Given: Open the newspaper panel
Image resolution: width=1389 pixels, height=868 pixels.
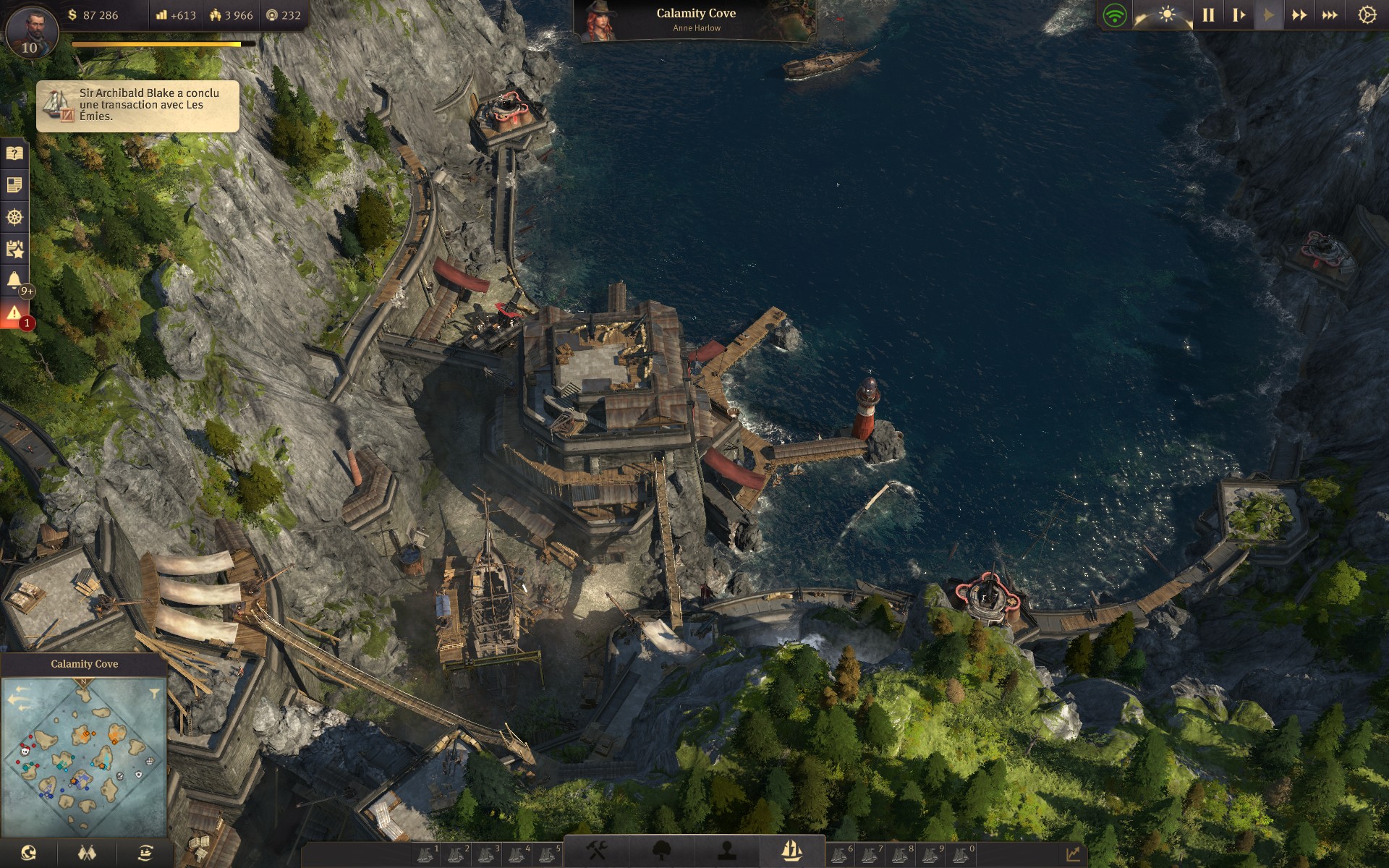Looking at the screenshot, I should [14, 184].
